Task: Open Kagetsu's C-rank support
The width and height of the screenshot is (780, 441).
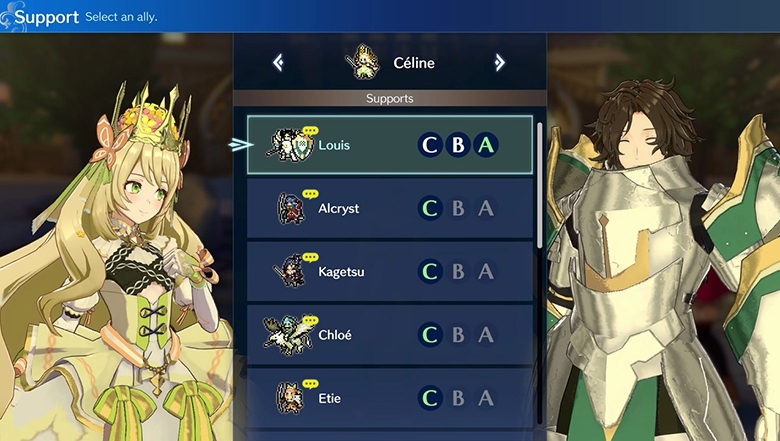Action: 430,271
